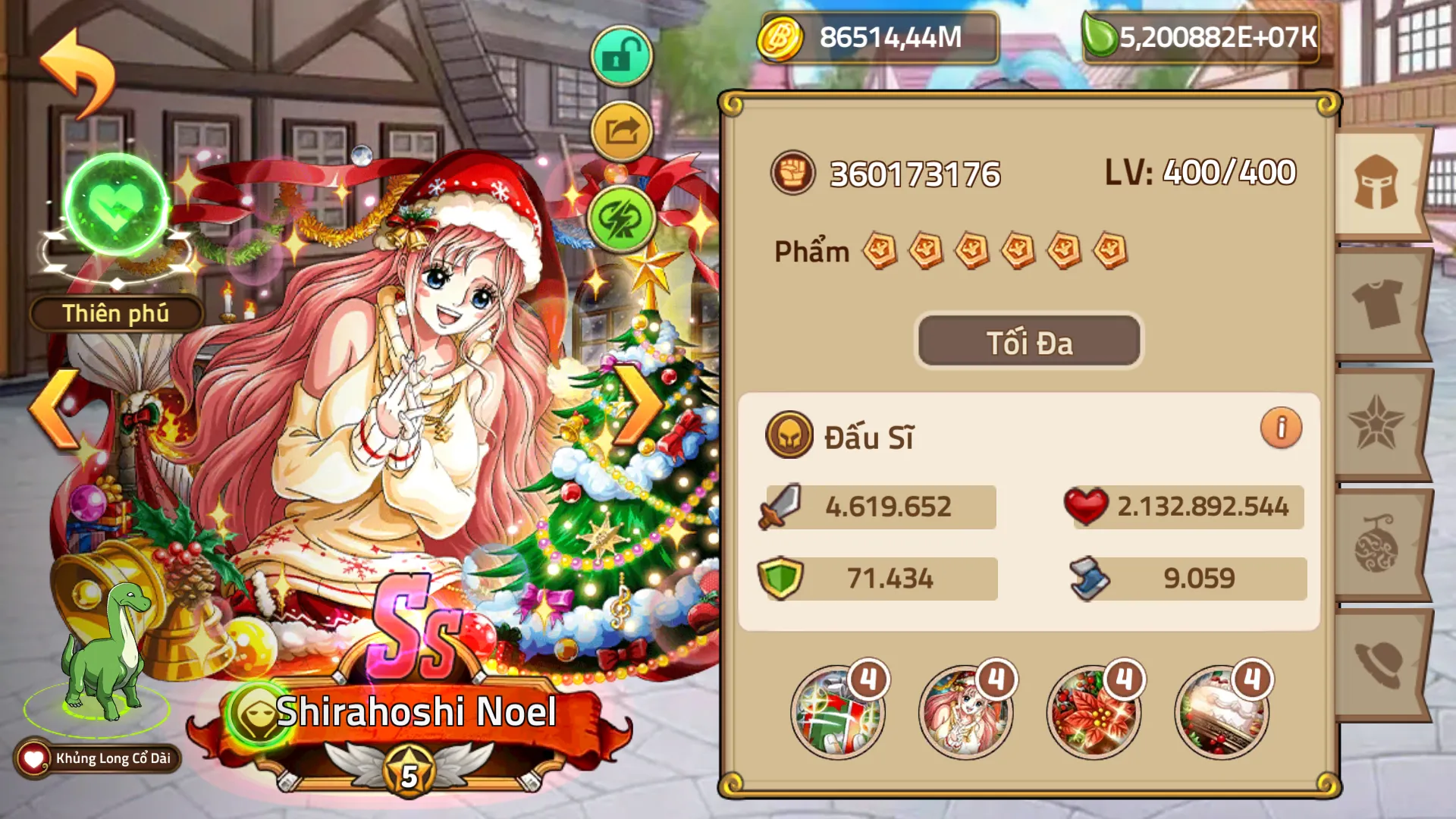Tap the gold coin balance counter
Viewport: 1456px width, 819px height.
pos(872,34)
